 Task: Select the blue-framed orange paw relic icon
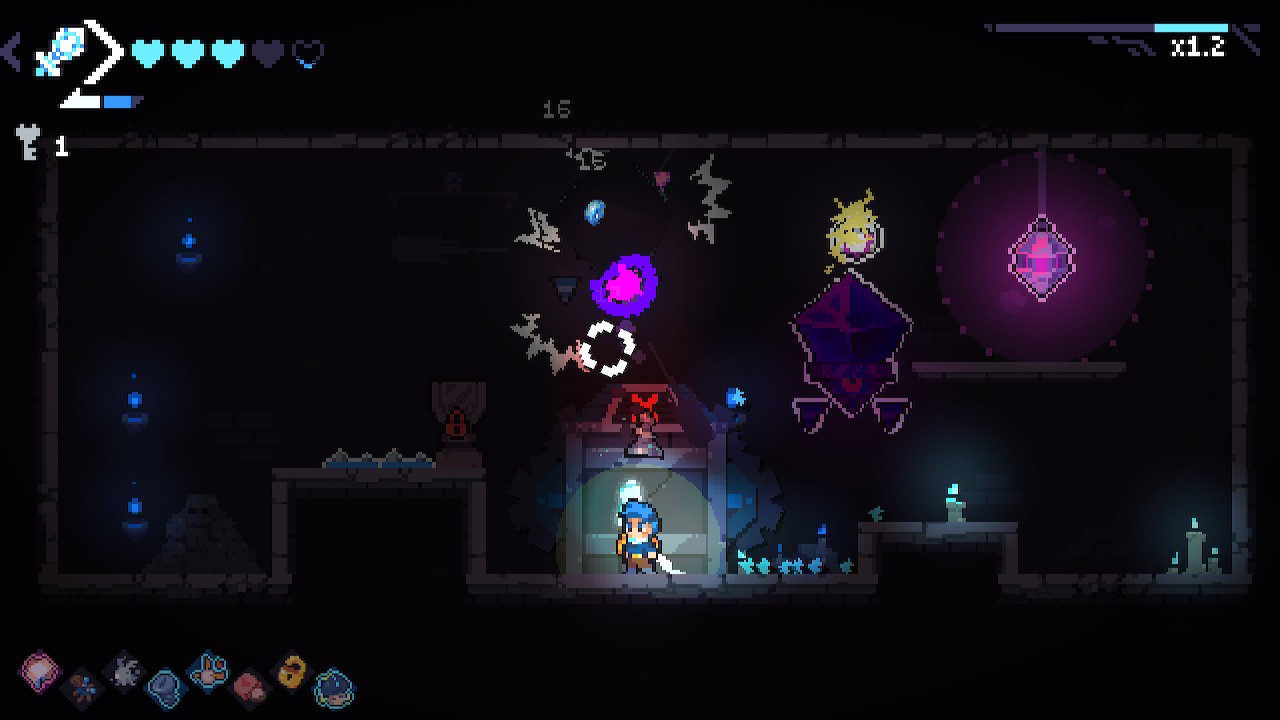(x=208, y=670)
